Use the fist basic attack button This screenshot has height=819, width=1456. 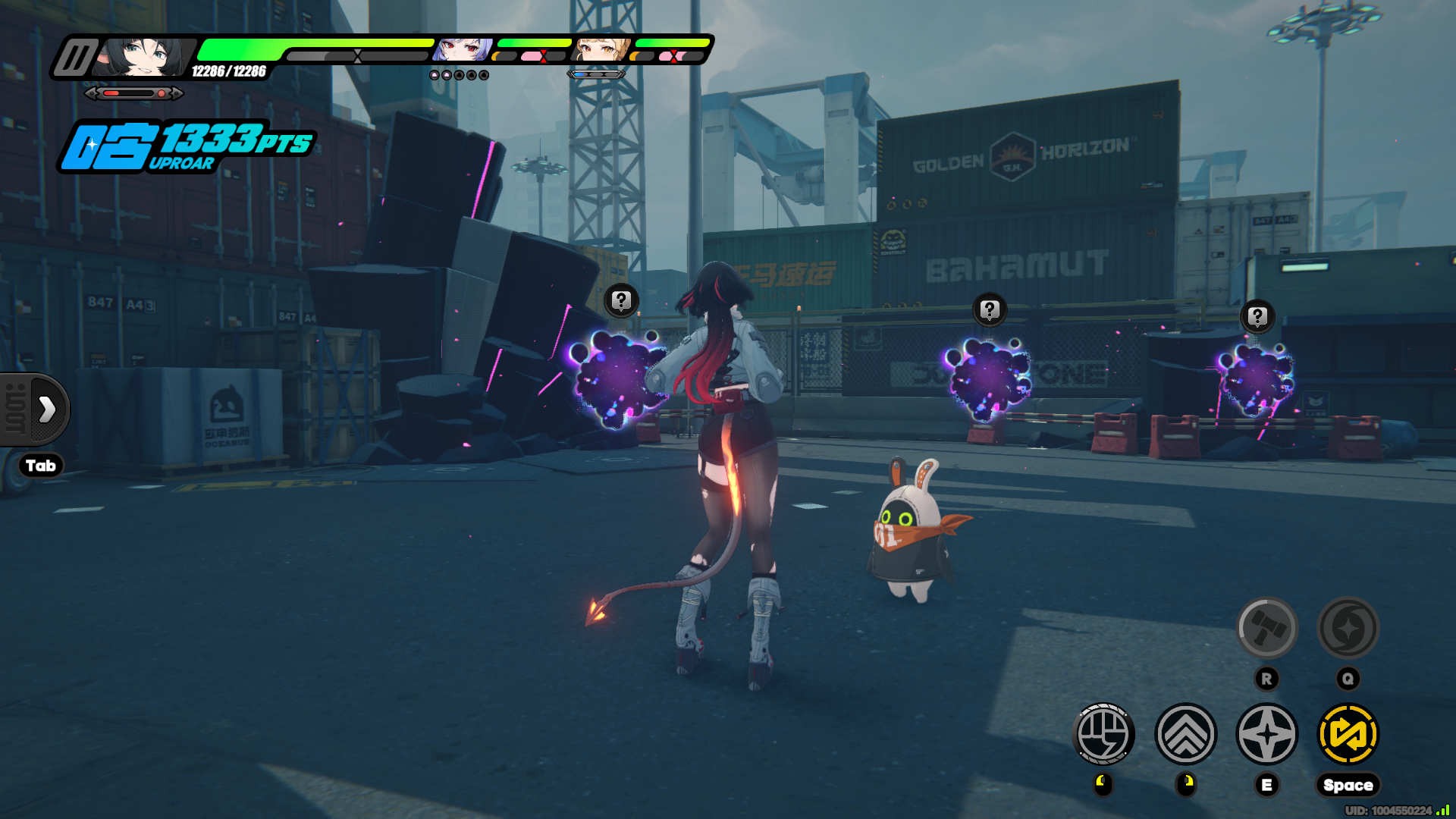point(1104,734)
